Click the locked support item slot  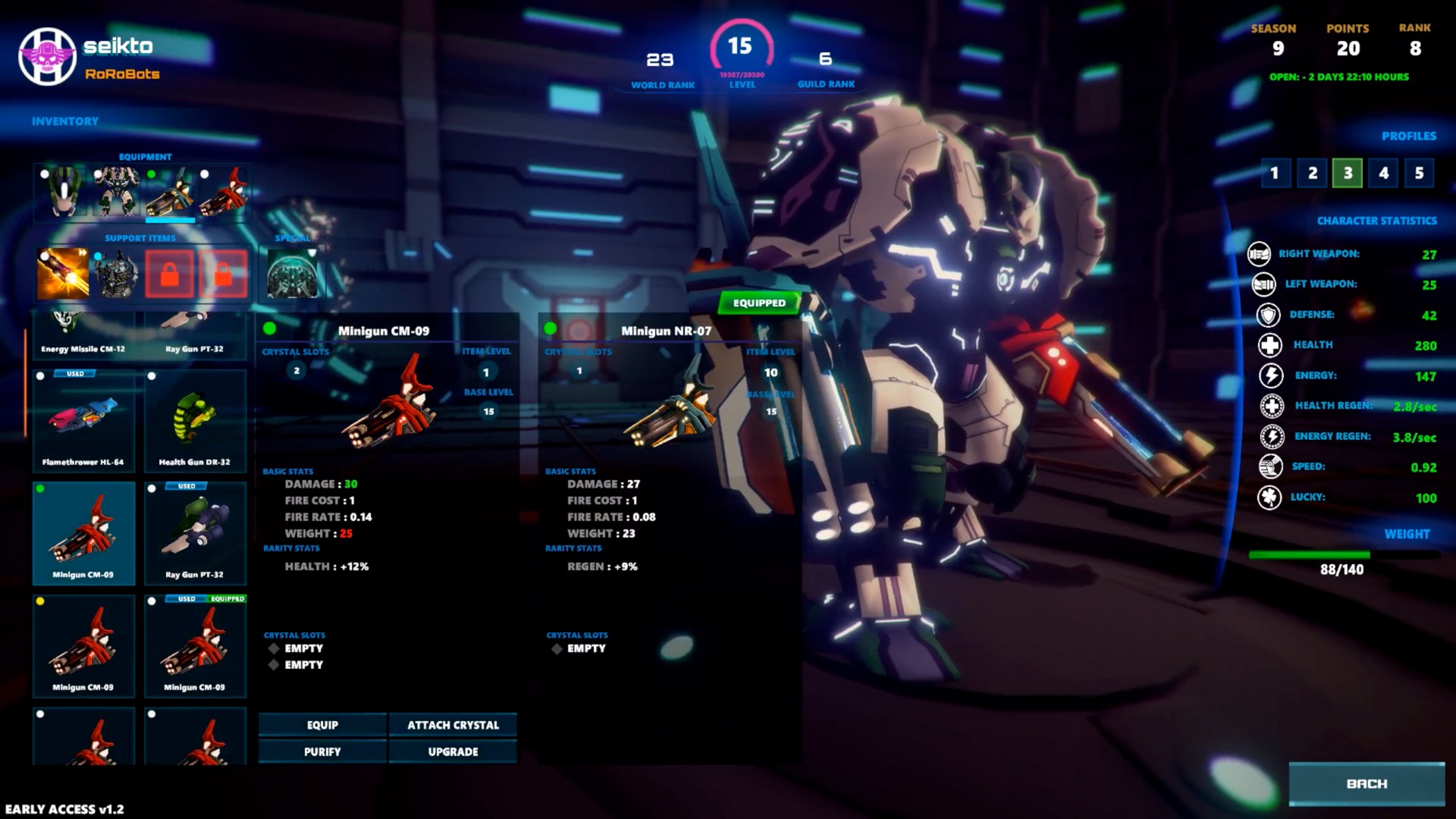pyautogui.click(x=168, y=273)
